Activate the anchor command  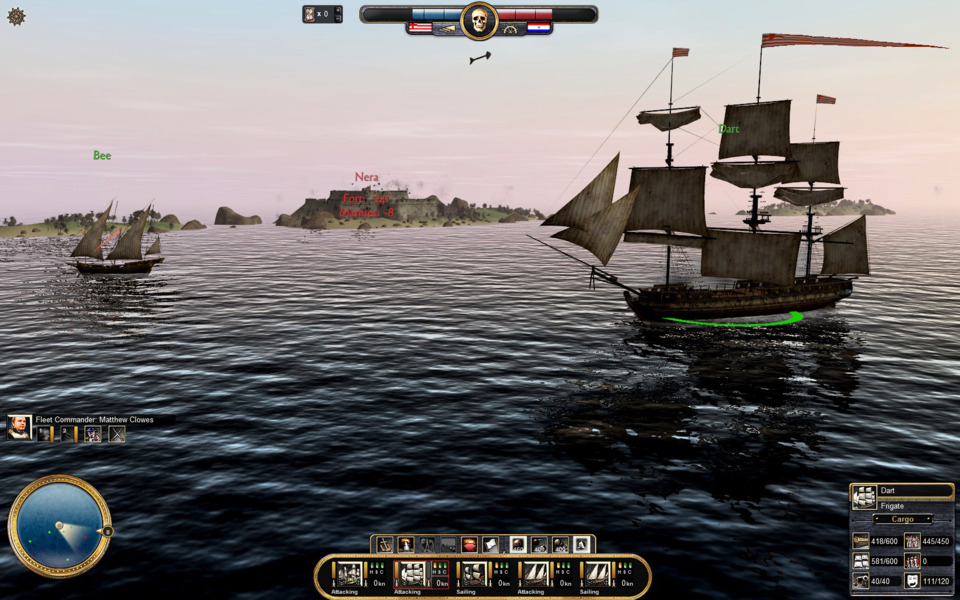click(384, 545)
